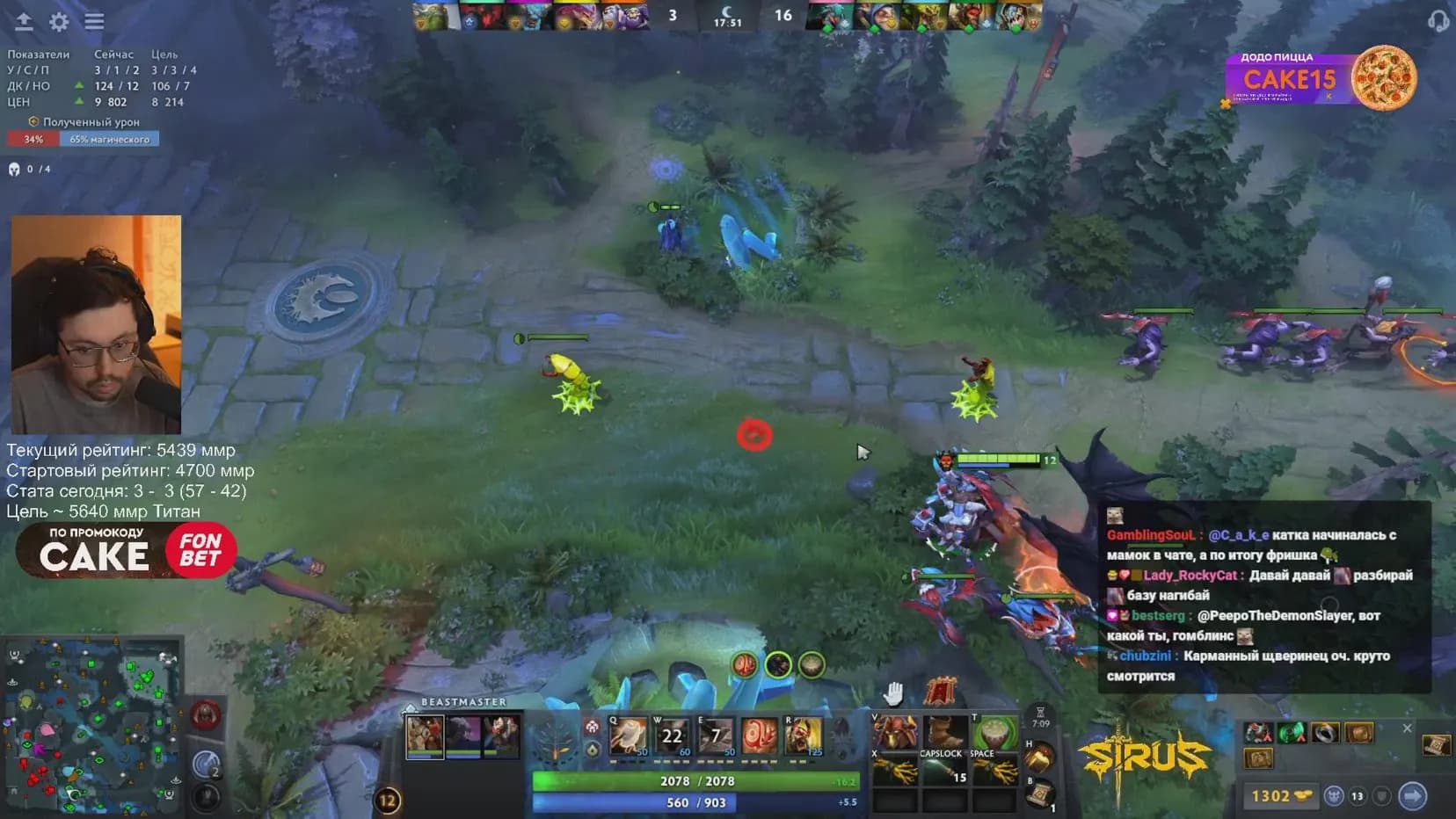Click the upload/replay icon at top left
1456x819 pixels.
coord(22,22)
